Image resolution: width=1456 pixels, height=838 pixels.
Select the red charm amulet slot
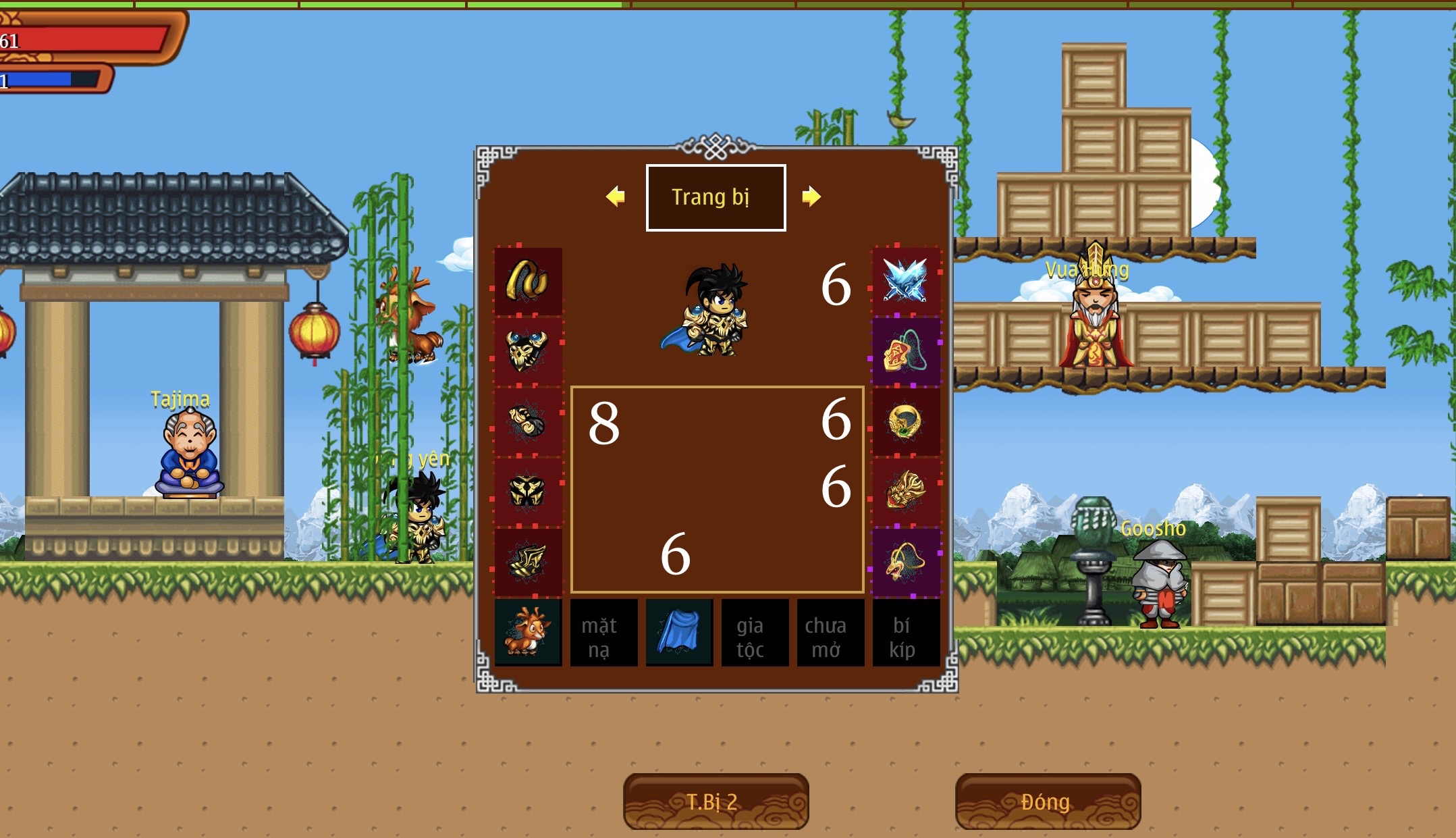point(905,351)
